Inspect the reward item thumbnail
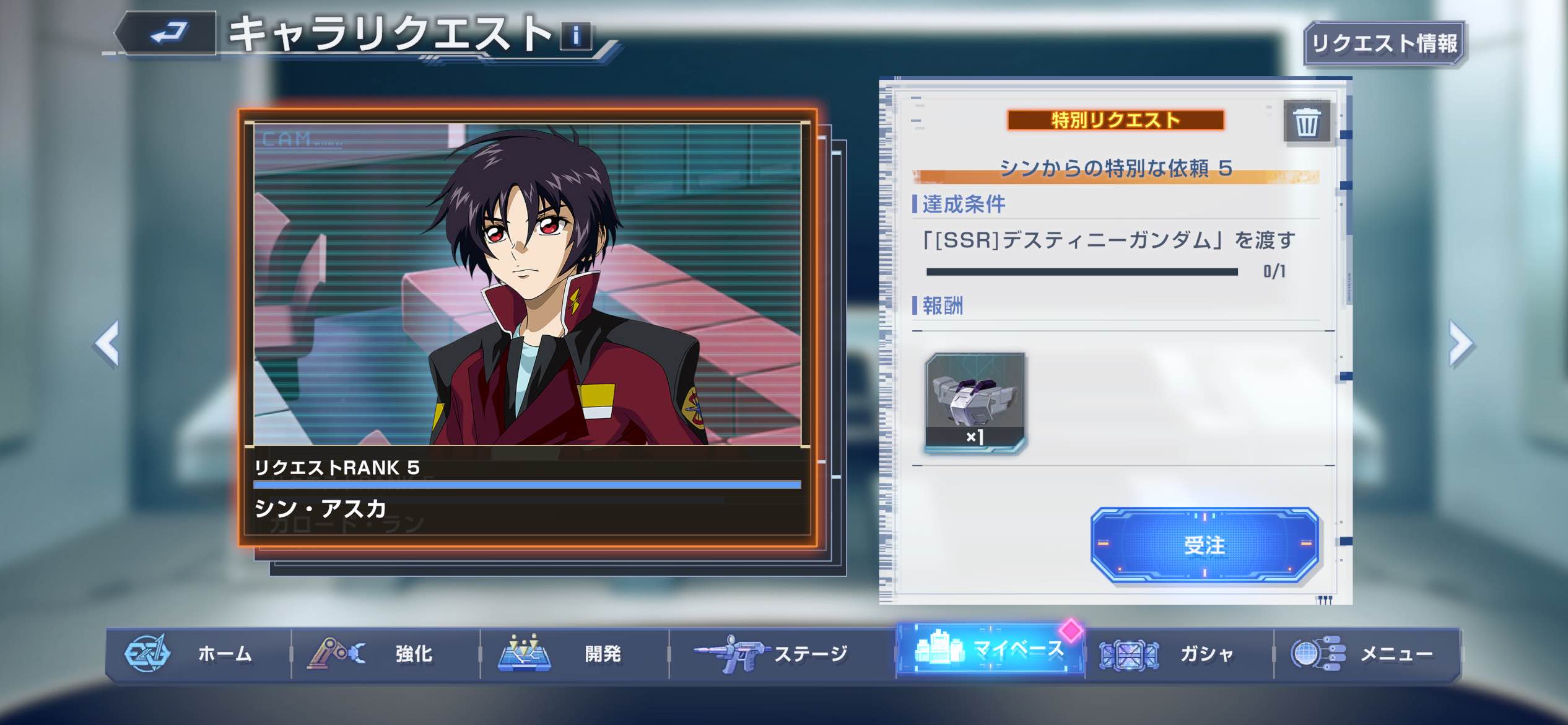This screenshot has width=1568, height=725. point(975,402)
